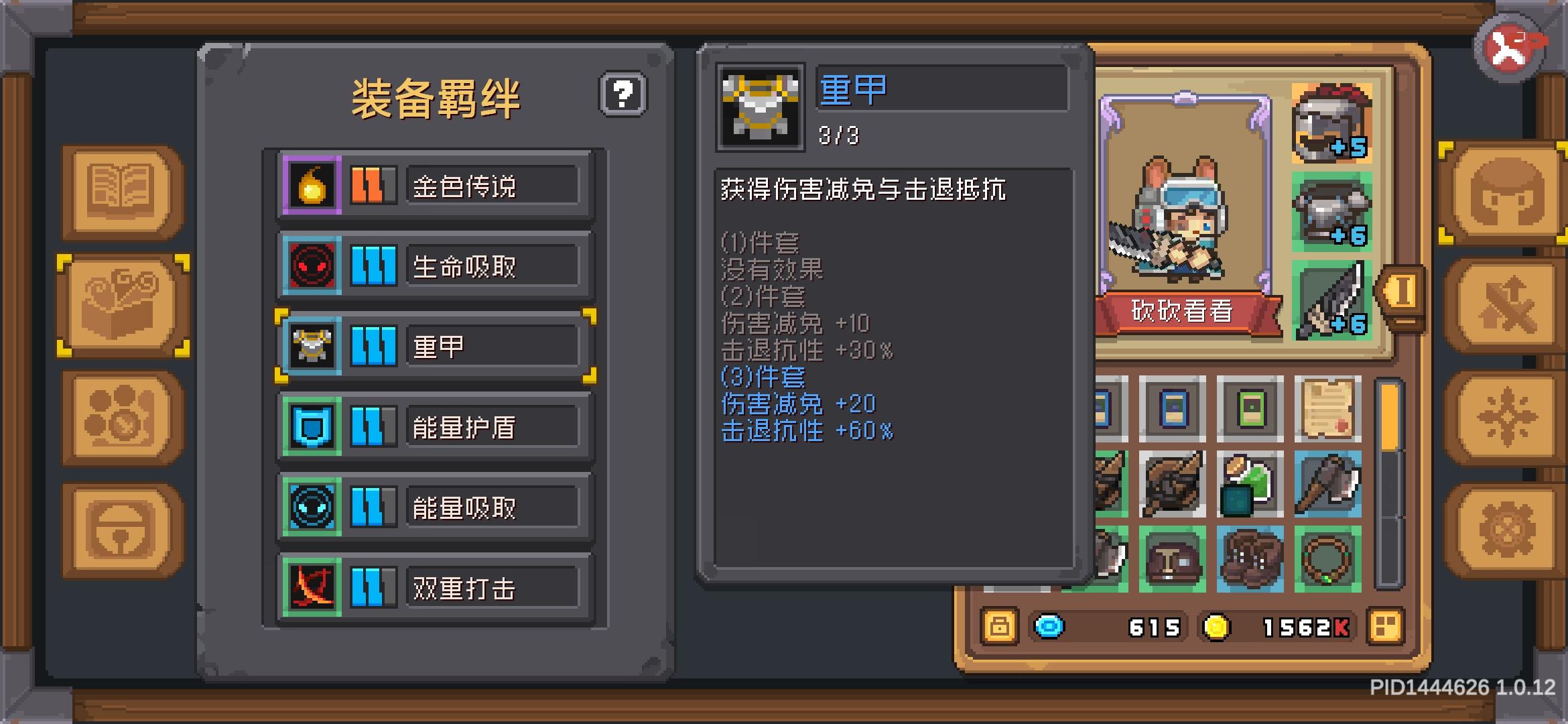Select the toolbox icon on the left sidebar
This screenshot has height=724, width=1568.
click(121, 305)
